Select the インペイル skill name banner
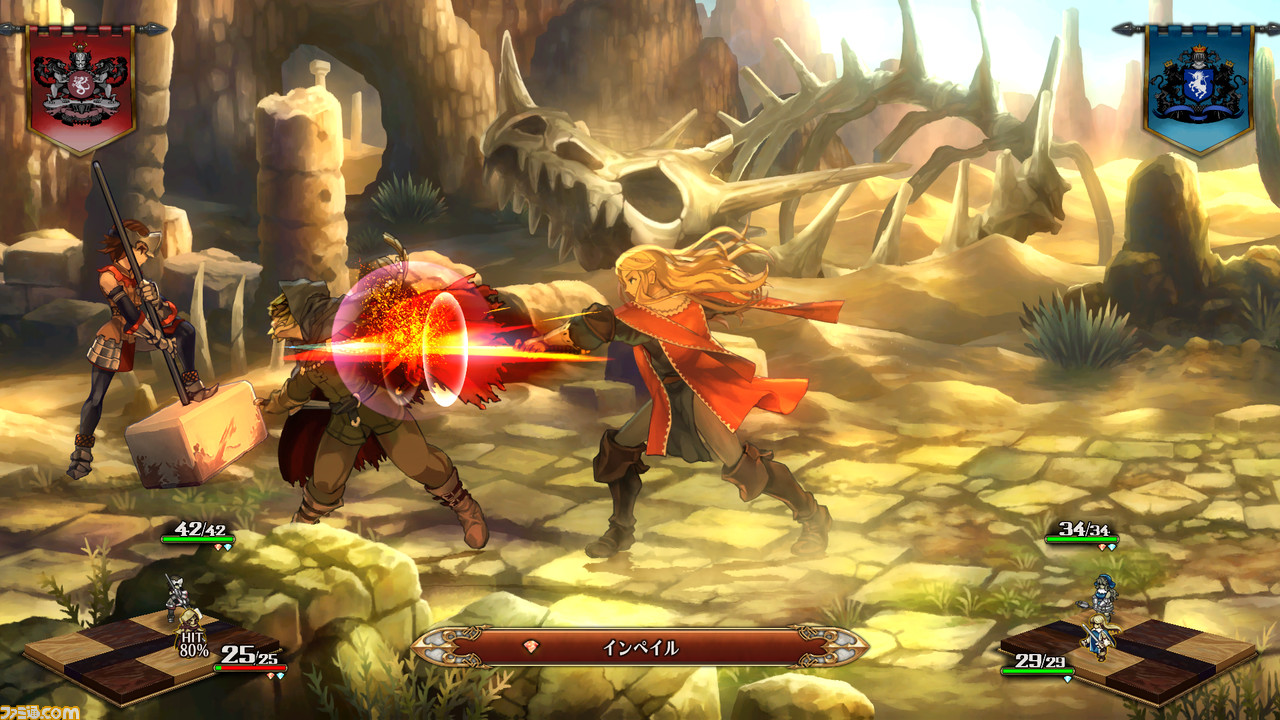The width and height of the screenshot is (1280, 720). [x=640, y=647]
